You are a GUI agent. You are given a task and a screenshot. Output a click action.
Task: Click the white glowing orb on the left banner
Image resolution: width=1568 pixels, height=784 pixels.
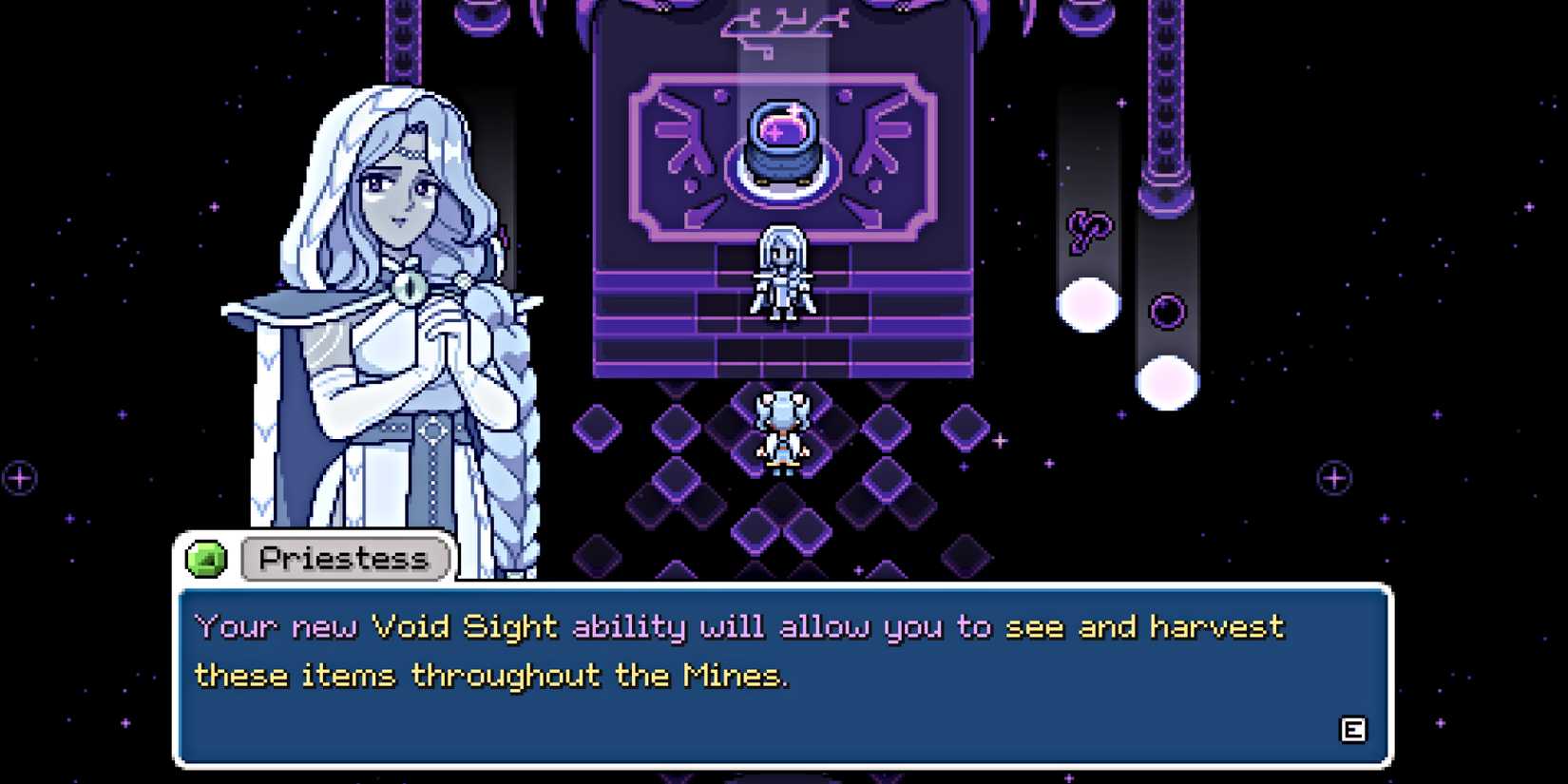click(1086, 302)
